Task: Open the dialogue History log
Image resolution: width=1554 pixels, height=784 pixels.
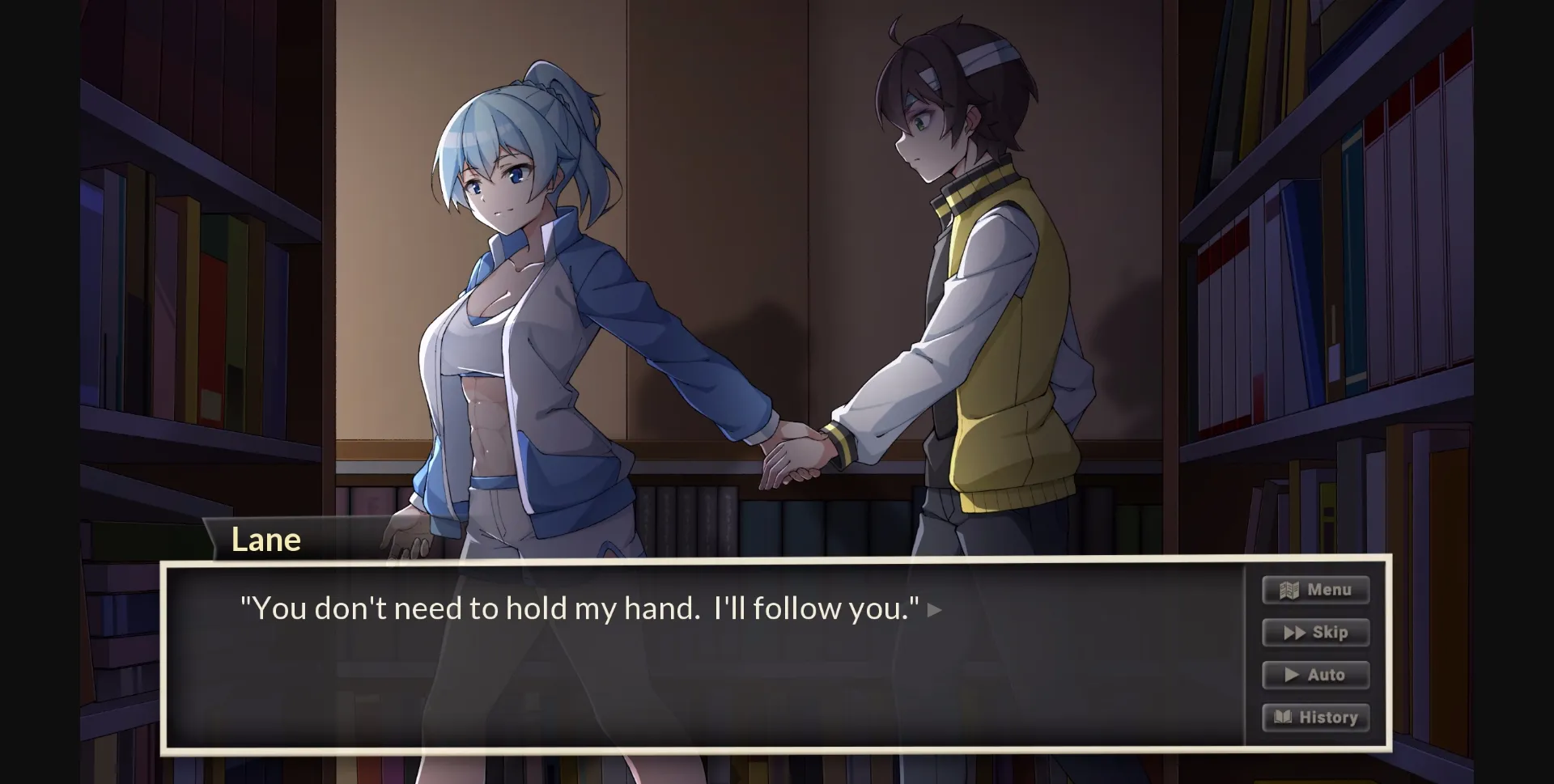Action: pyautogui.click(x=1315, y=717)
